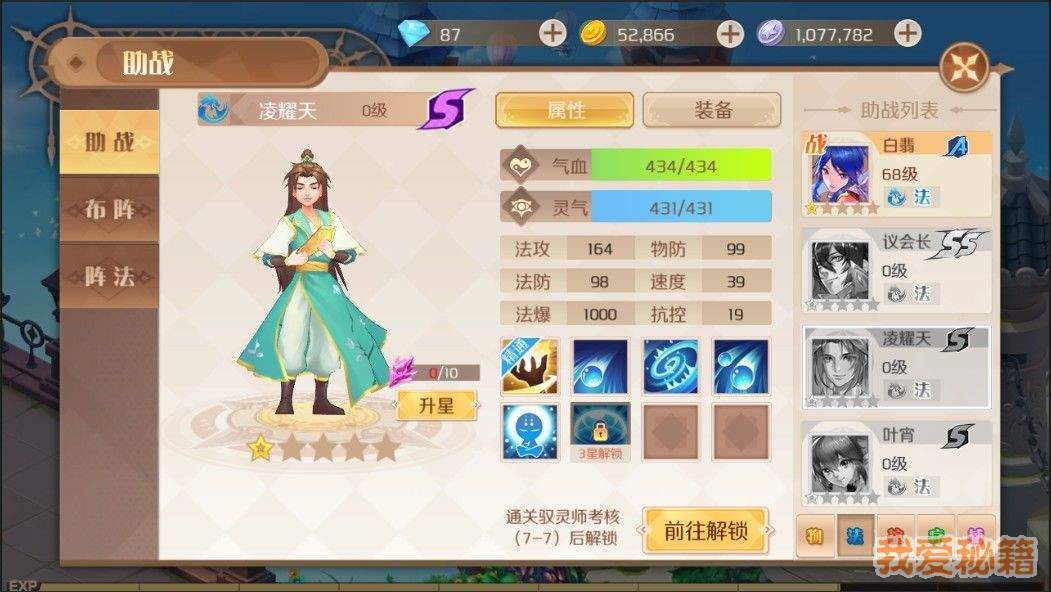Switch to the 装备 equipment tab
The image size is (1051, 592).
[x=711, y=110]
